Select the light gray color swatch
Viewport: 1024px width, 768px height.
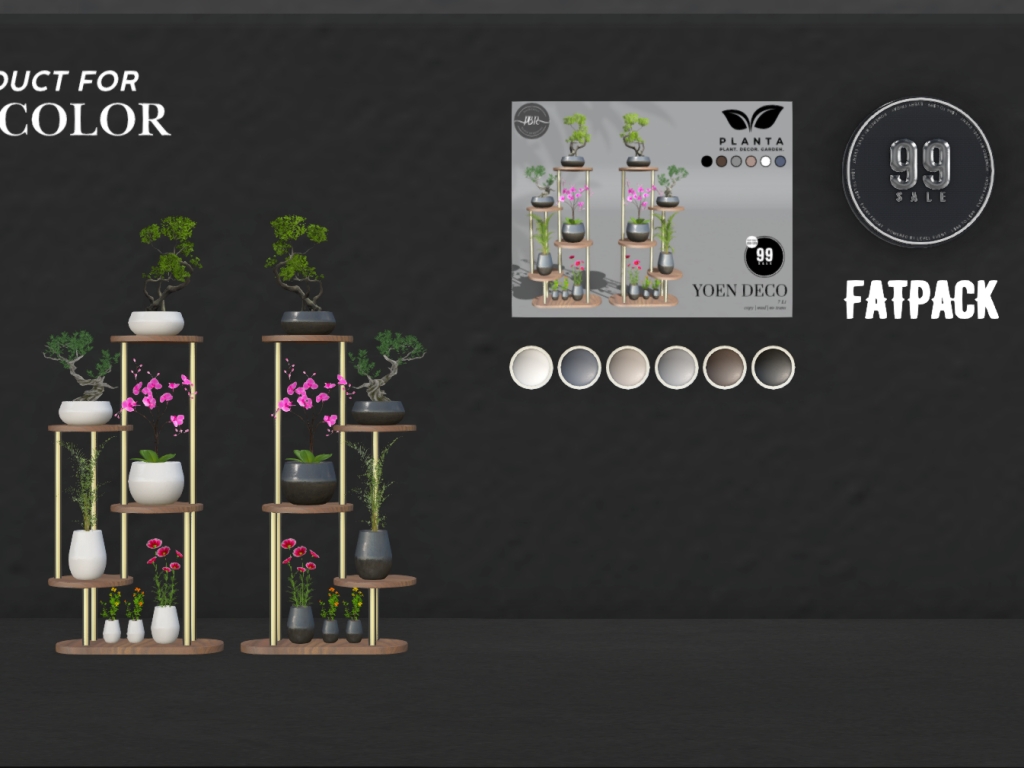click(x=676, y=367)
